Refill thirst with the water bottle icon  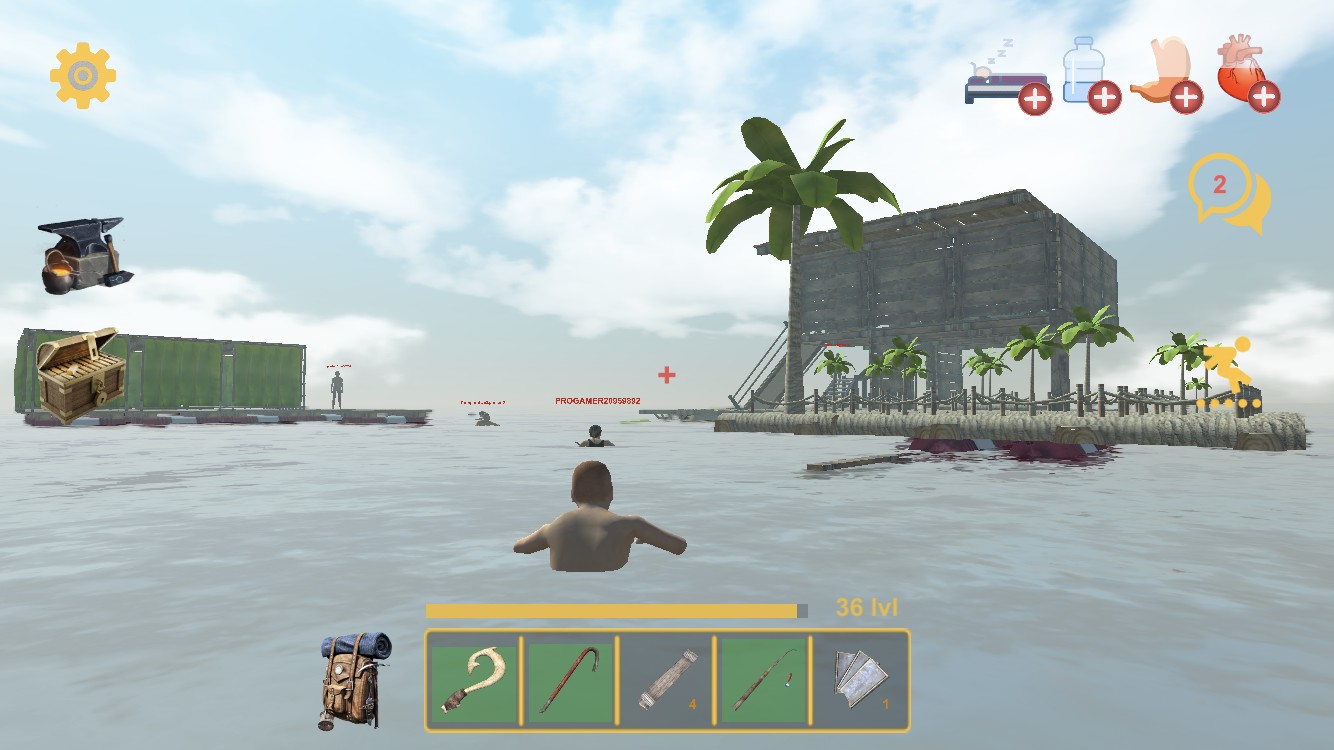click(x=1089, y=73)
